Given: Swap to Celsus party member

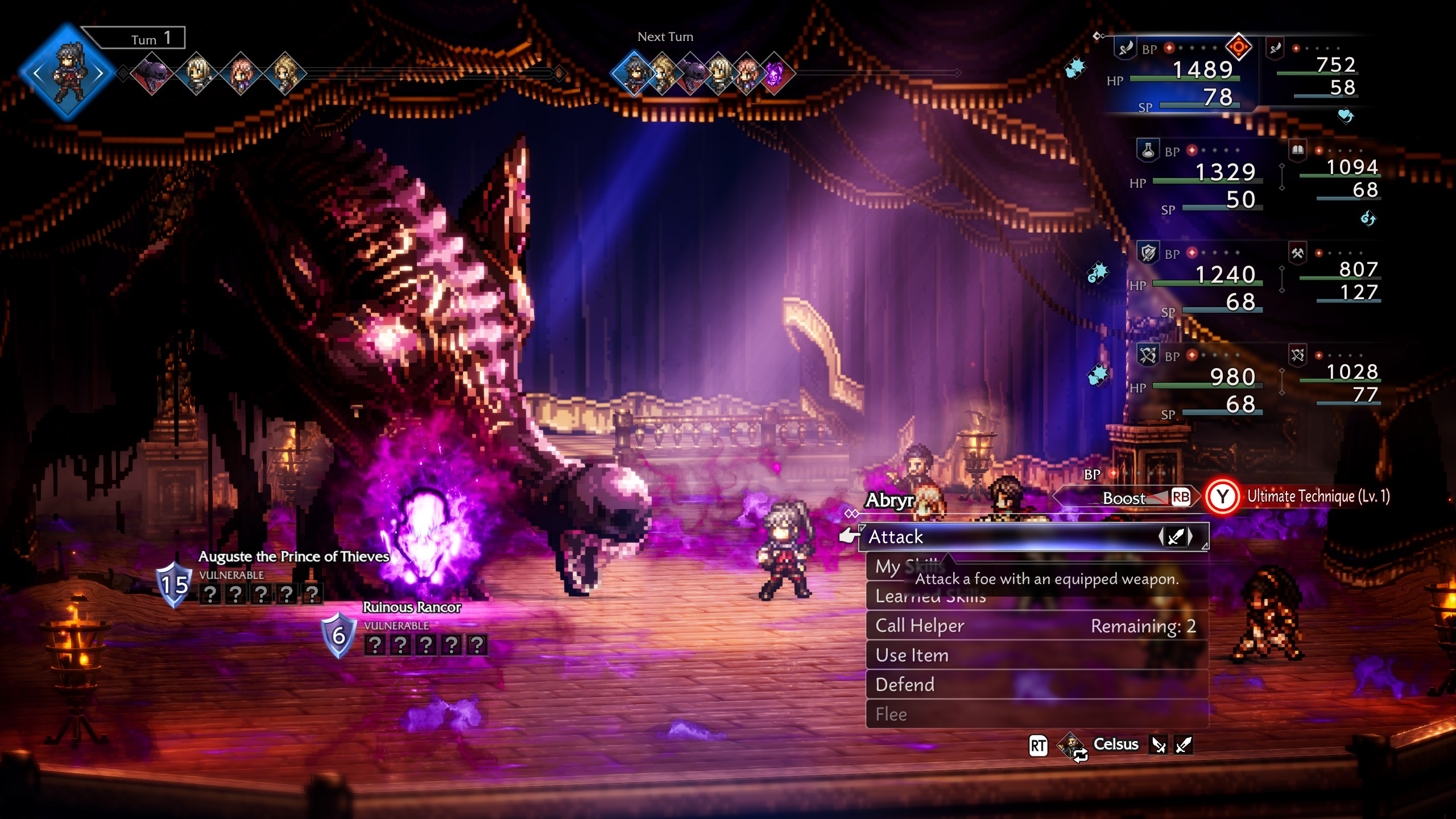Looking at the screenshot, I should pos(1115,744).
